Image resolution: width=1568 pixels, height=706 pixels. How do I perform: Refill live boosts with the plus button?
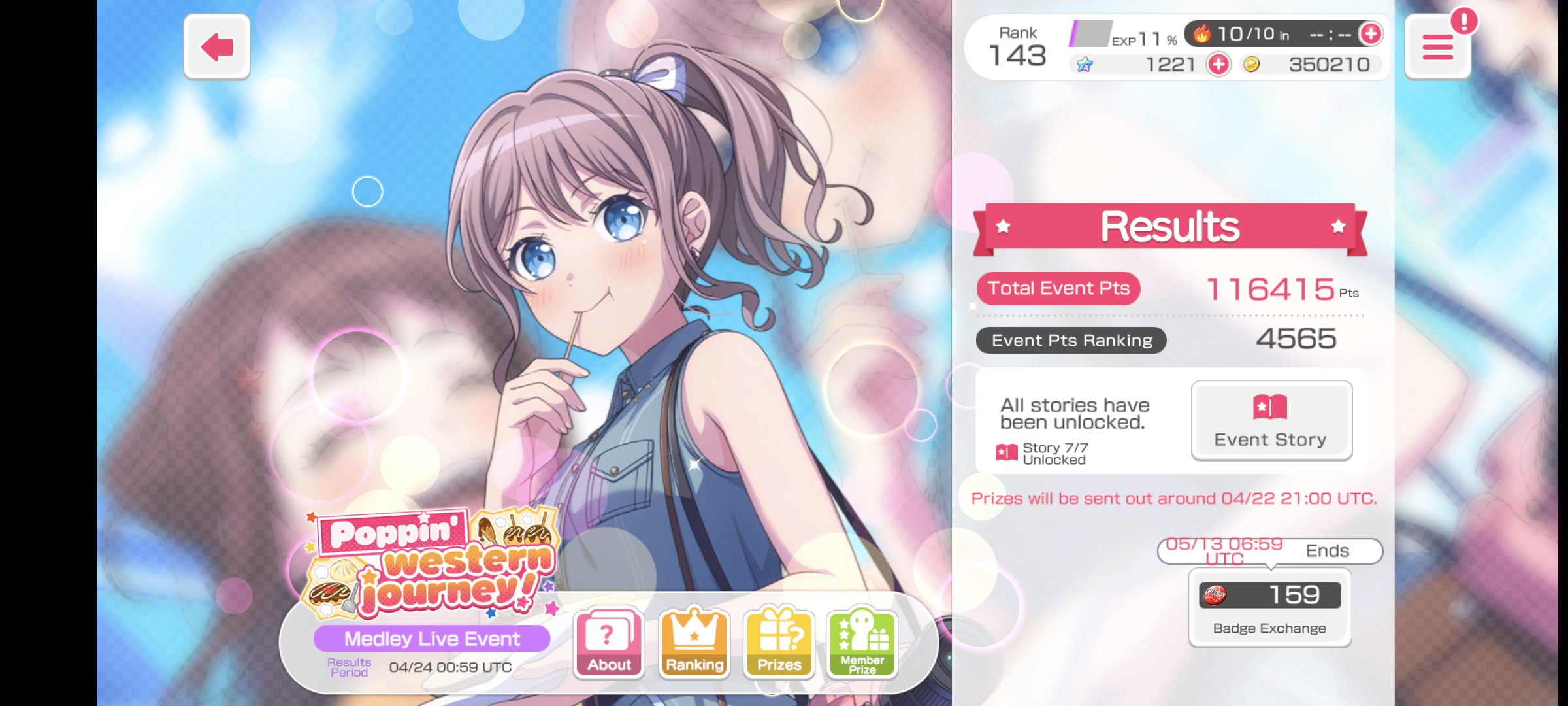(1370, 34)
